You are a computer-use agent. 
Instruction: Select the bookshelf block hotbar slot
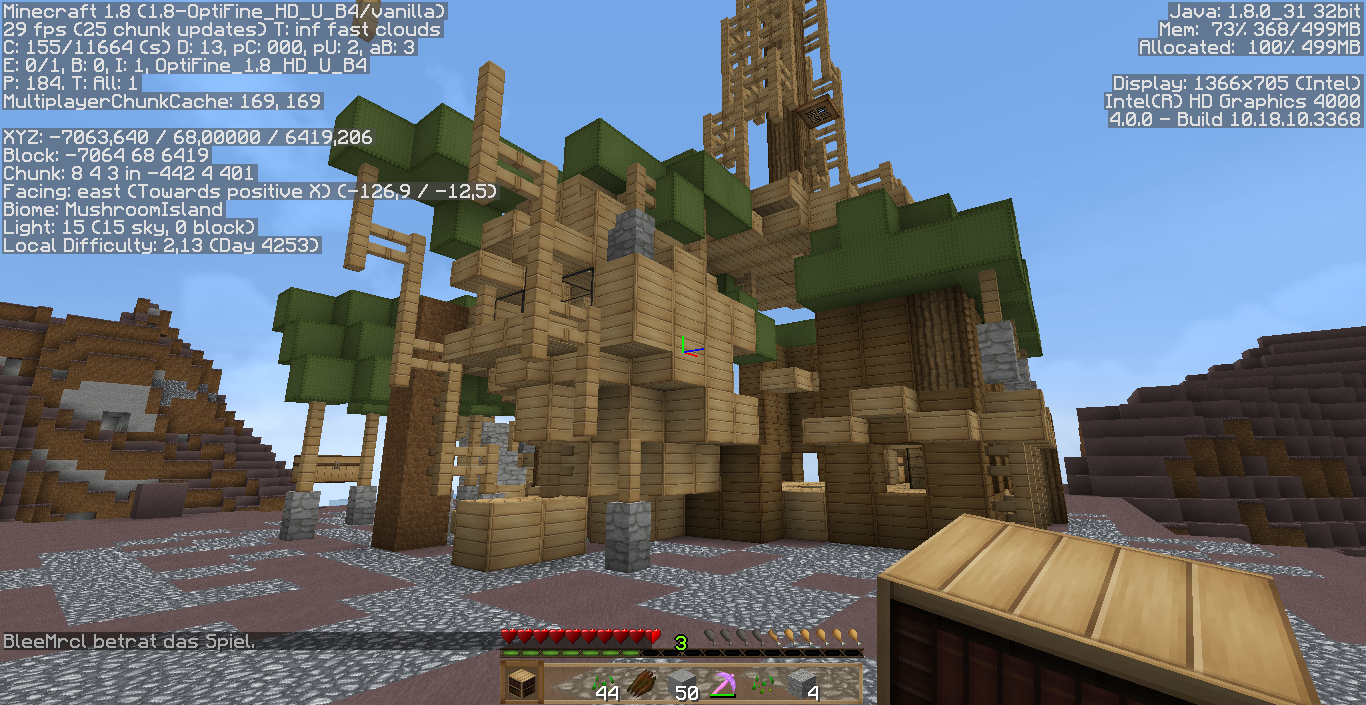click(x=521, y=685)
